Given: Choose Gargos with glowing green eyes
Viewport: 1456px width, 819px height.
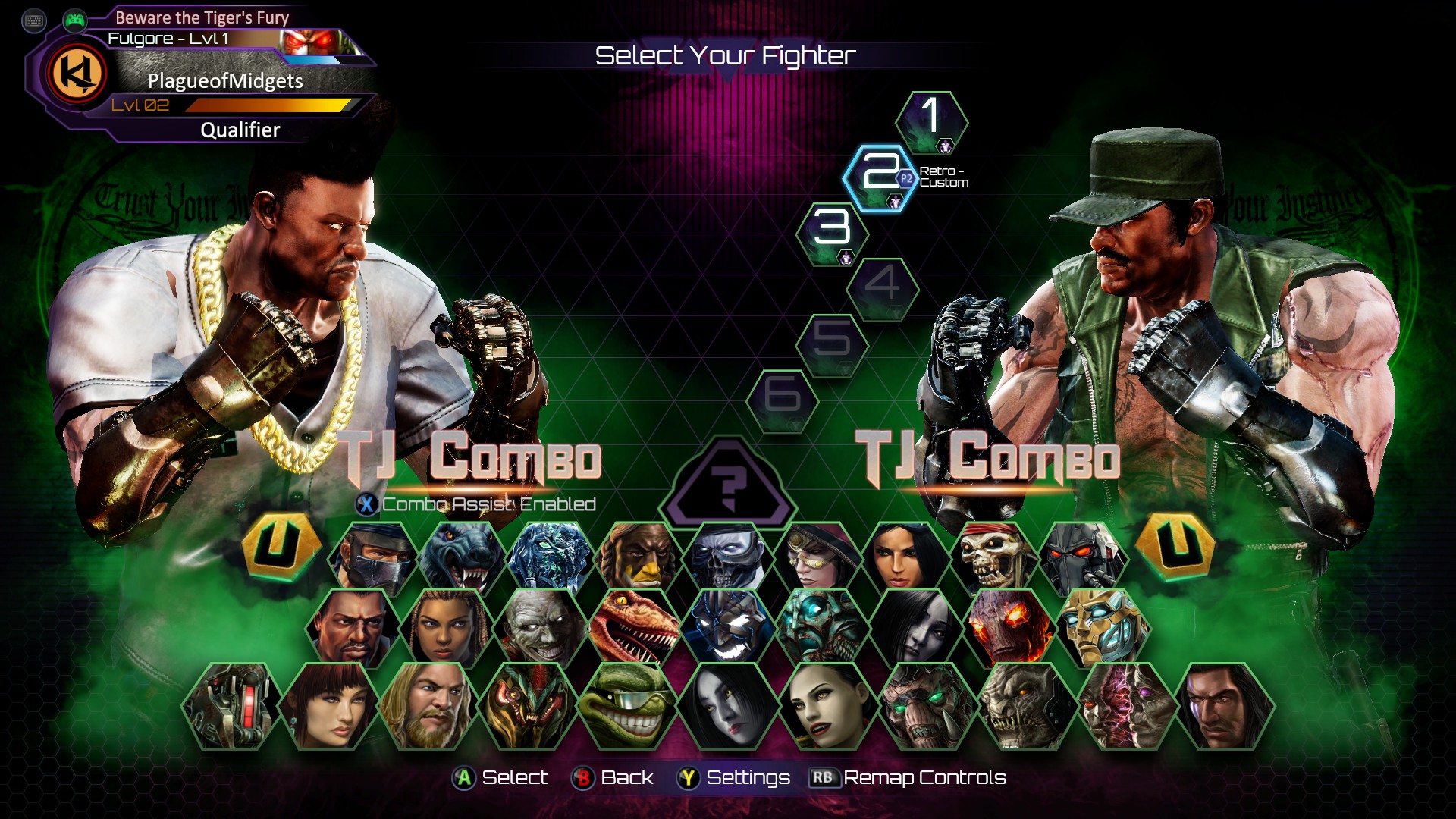Looking at the screenshot, I should pos(927,707).
